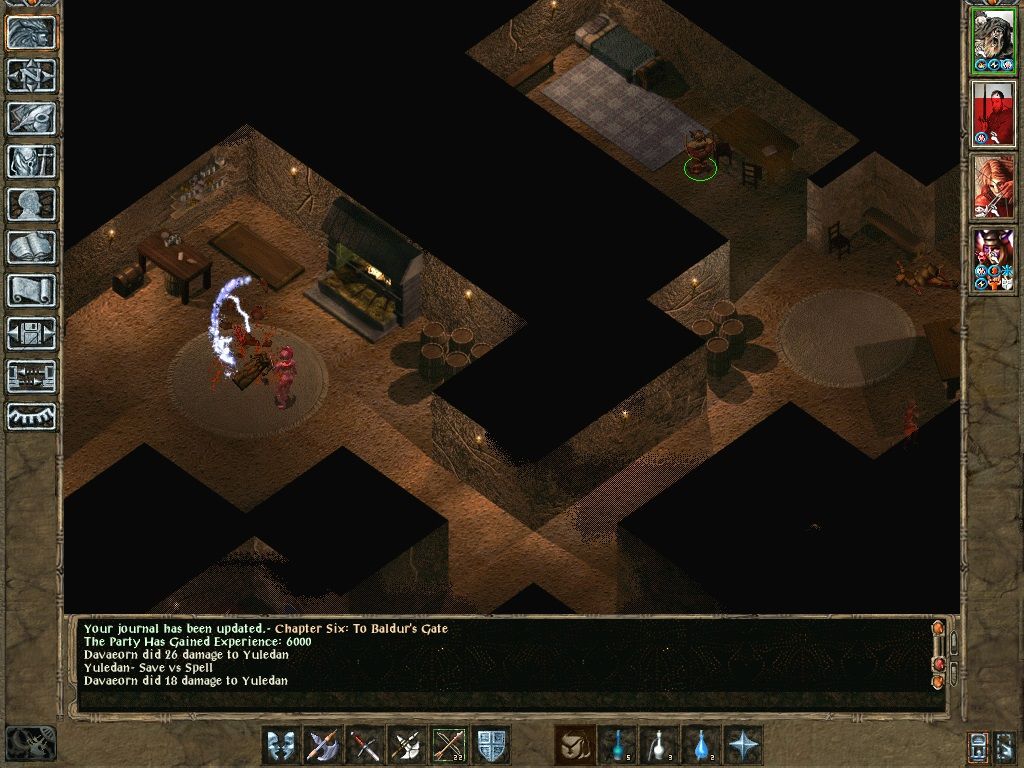Screen dimensions: 1024x768
Task: Select the bow with 22 arrows
Action: coord(449,746)
